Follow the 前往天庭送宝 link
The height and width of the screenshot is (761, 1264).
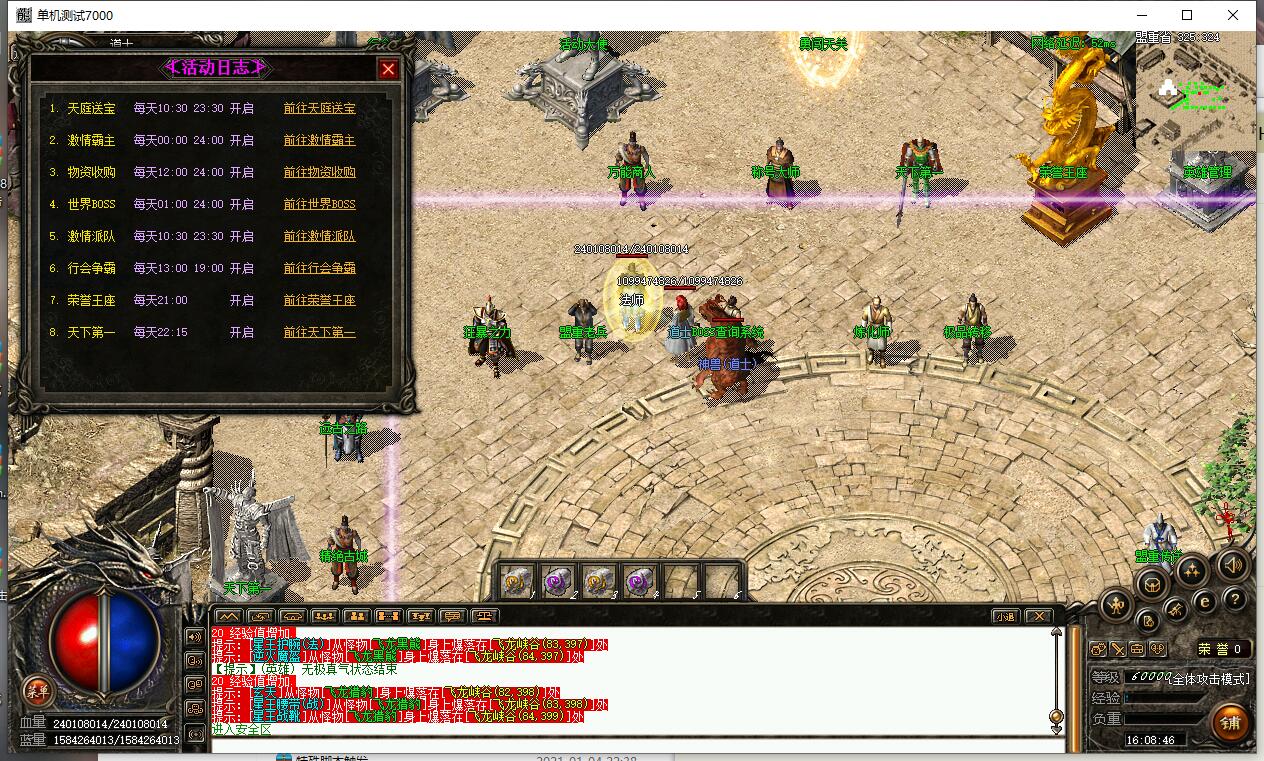point(319,108)
